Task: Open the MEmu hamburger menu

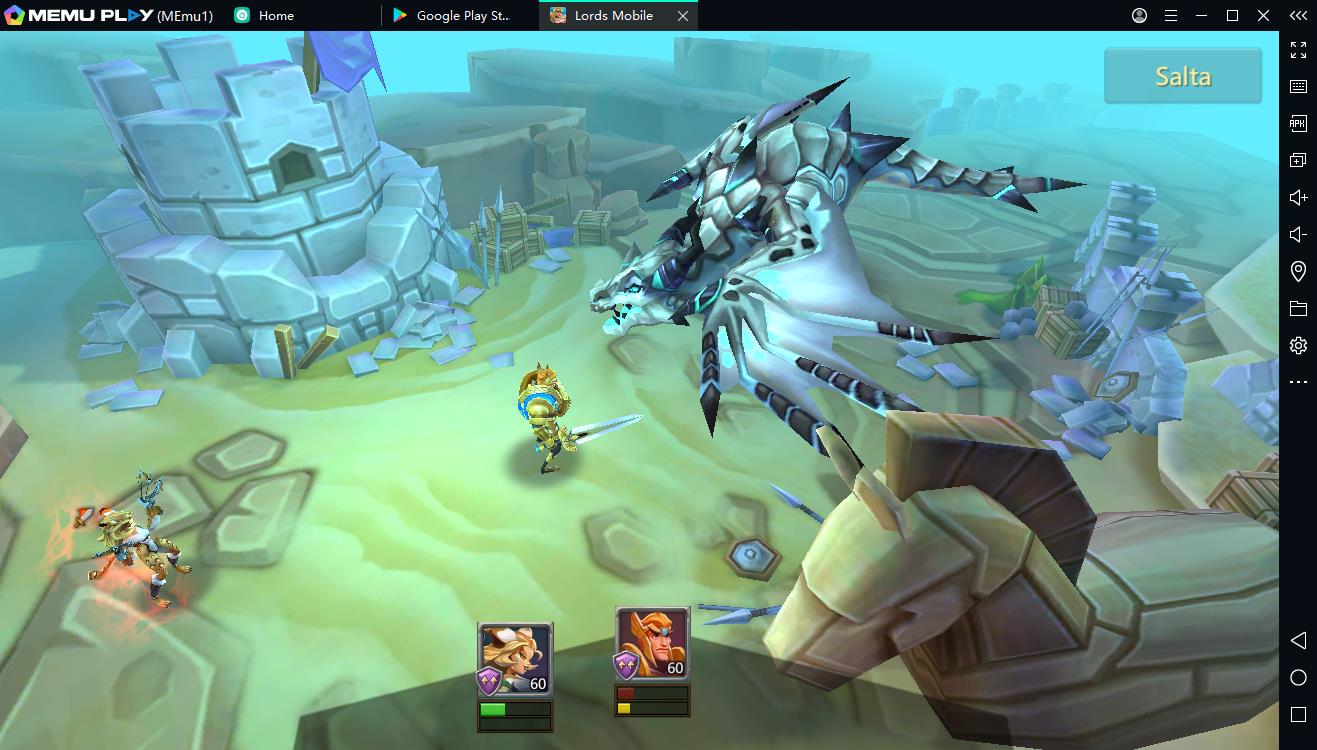Action: click(x=1170, y=15)
